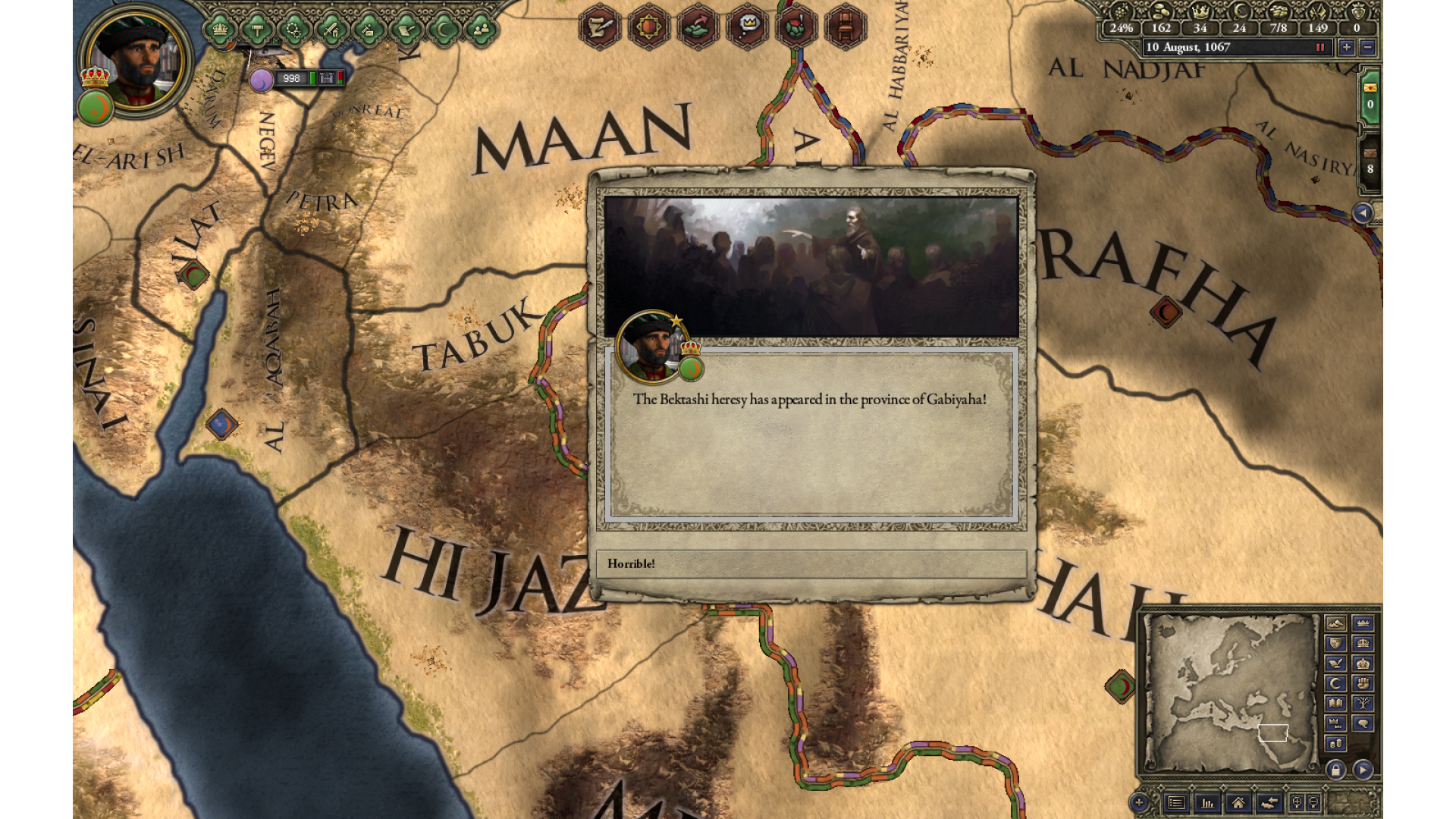Open the hammer Laws tab button
The height and width of the screenshot is (819, 1456).
coord(257,30)
